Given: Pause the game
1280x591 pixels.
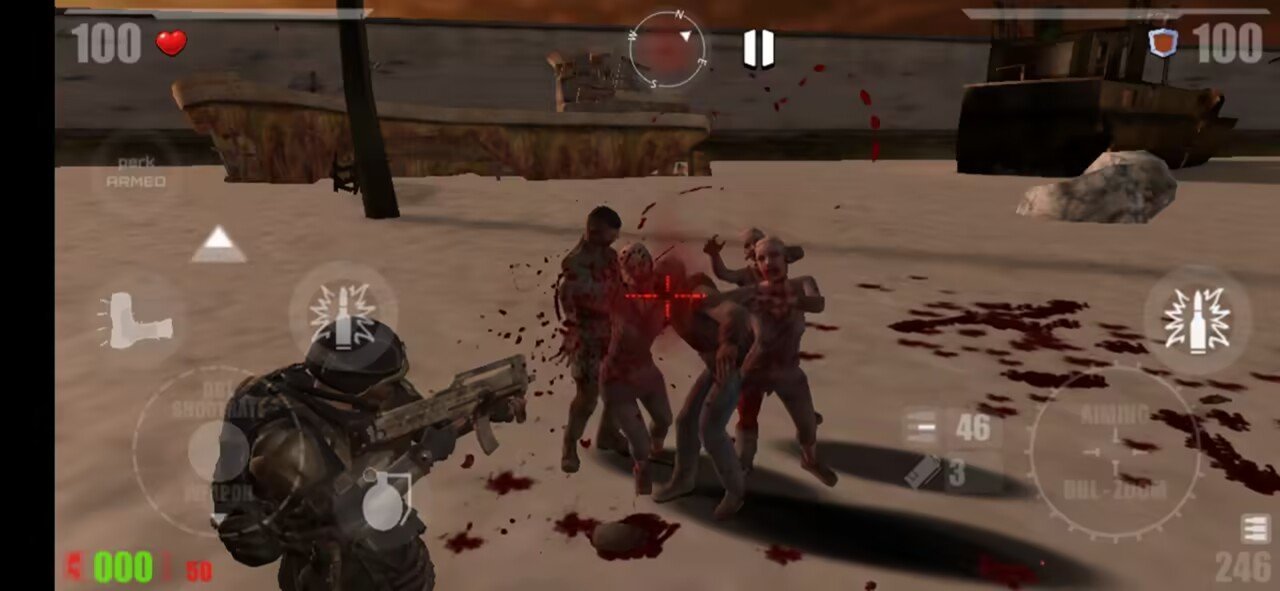Looking at the screenshot, I should click(x=759, y=49).
